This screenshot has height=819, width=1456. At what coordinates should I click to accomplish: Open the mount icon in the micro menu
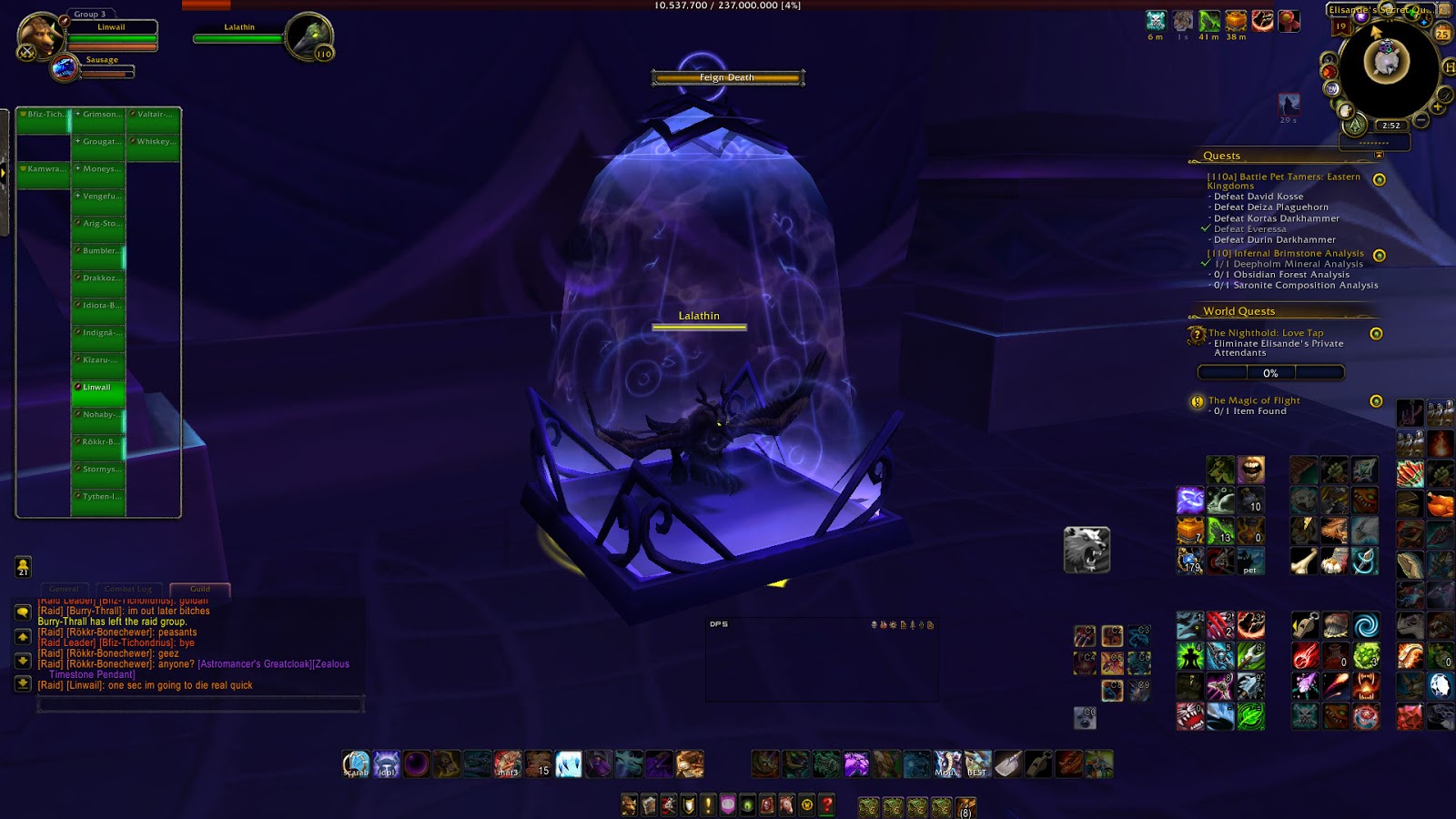coord(786,804)
